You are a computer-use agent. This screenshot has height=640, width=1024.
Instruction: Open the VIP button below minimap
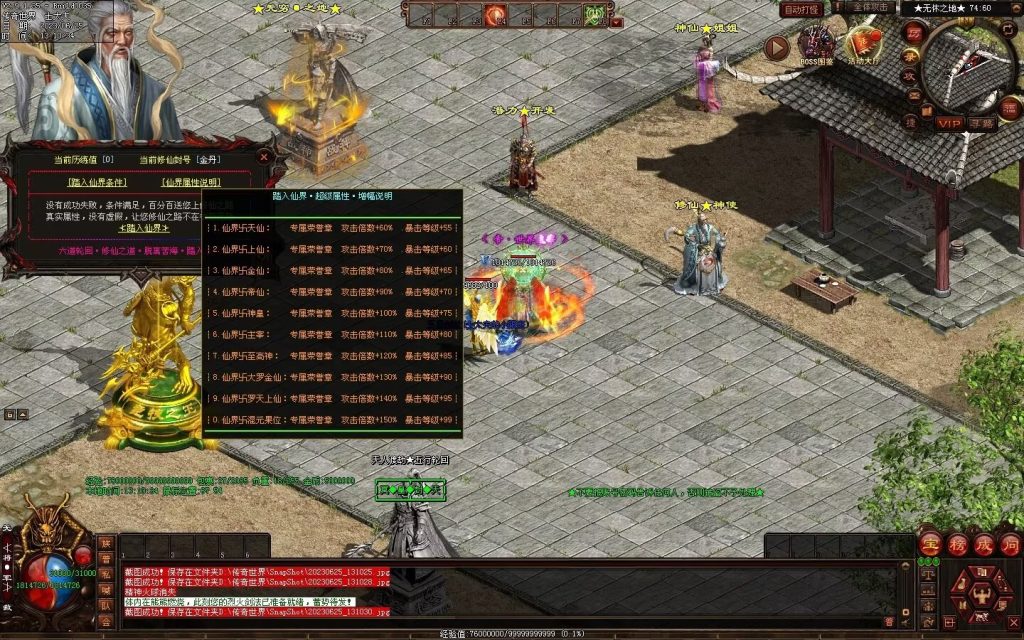click(948, 123)
